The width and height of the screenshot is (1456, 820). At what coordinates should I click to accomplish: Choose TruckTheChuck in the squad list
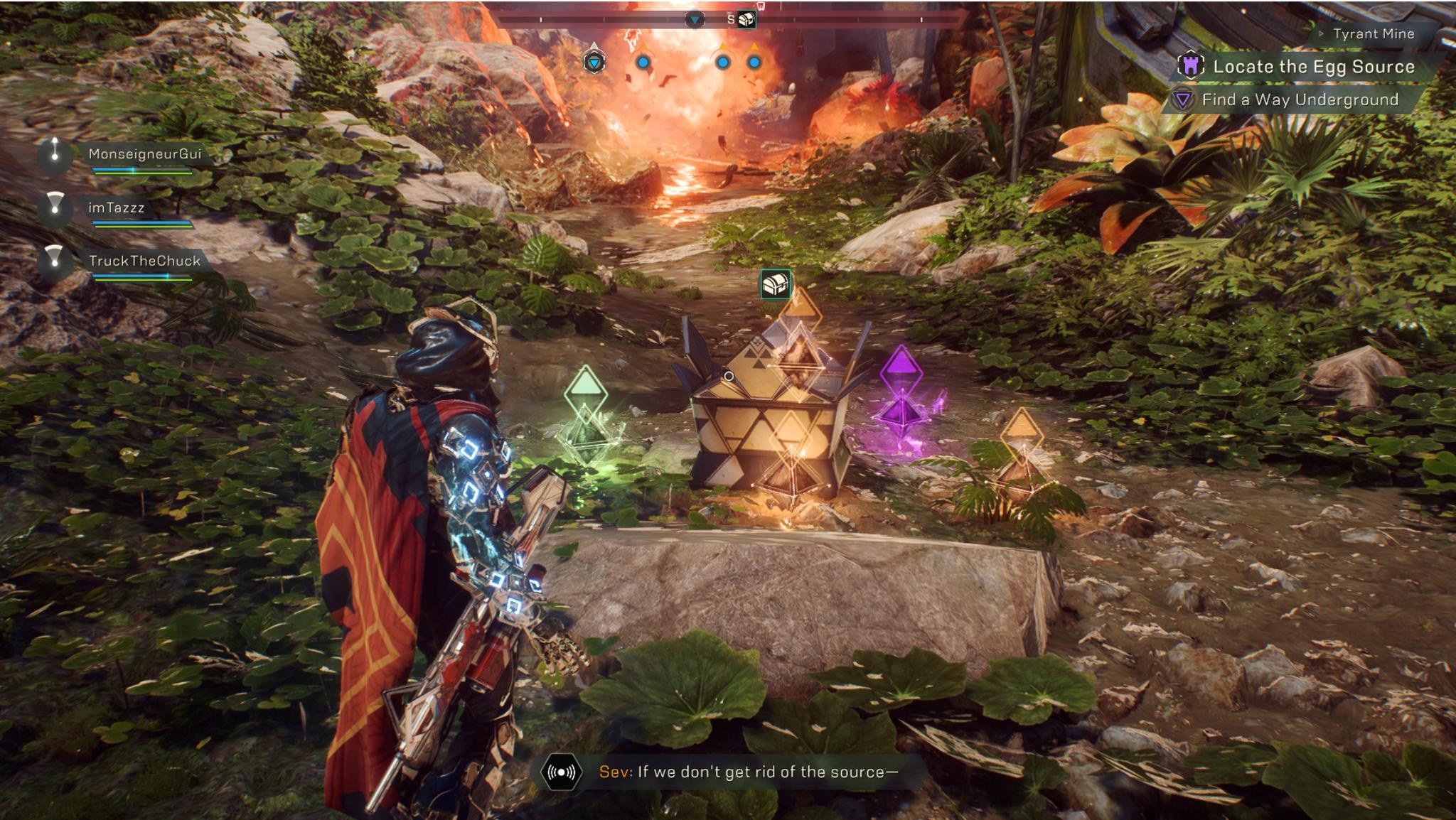144,261
